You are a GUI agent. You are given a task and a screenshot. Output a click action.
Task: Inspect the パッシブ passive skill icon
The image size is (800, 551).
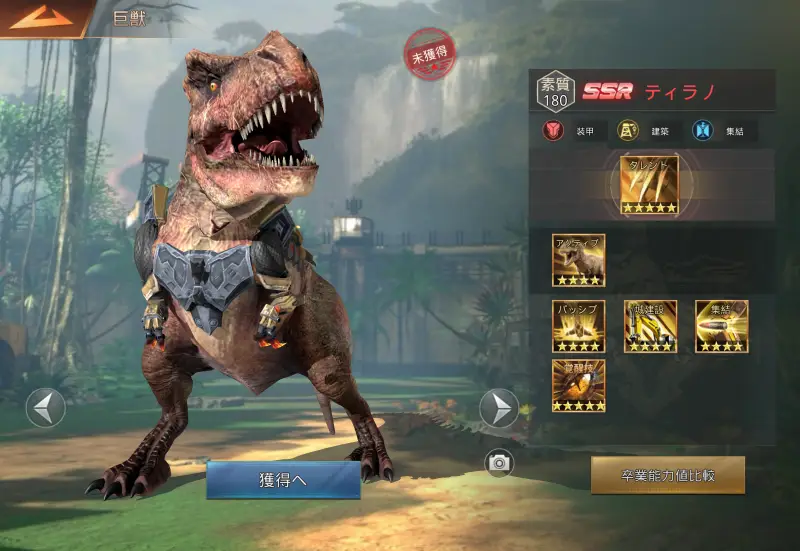(578, 326)
